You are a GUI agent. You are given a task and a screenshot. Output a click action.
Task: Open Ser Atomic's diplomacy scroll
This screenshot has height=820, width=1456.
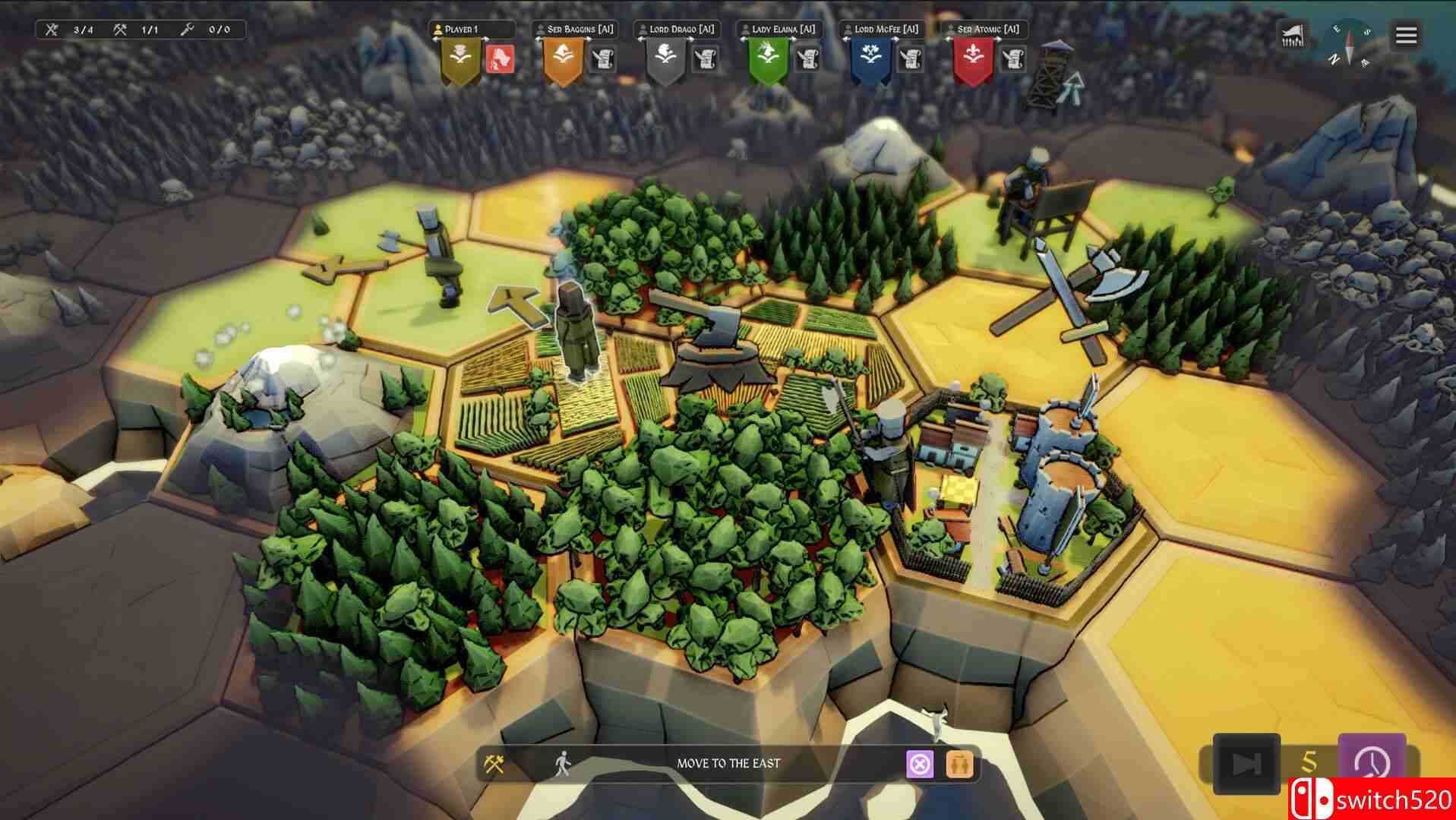(x=1013, y=58)
